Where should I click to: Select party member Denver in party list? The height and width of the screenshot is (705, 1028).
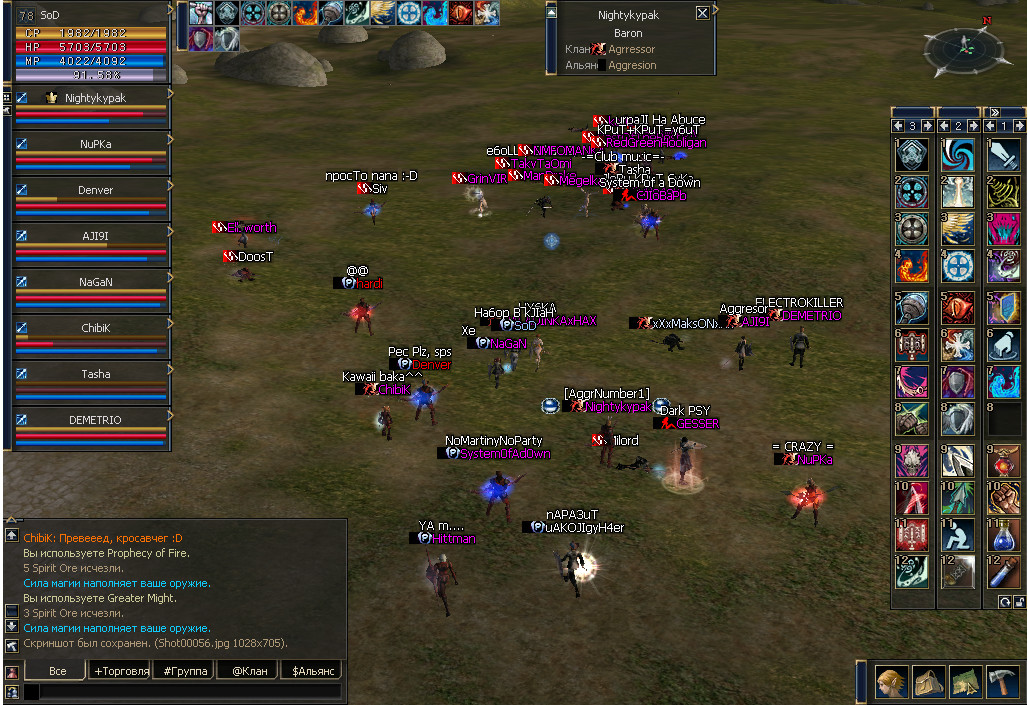(95, 190)
